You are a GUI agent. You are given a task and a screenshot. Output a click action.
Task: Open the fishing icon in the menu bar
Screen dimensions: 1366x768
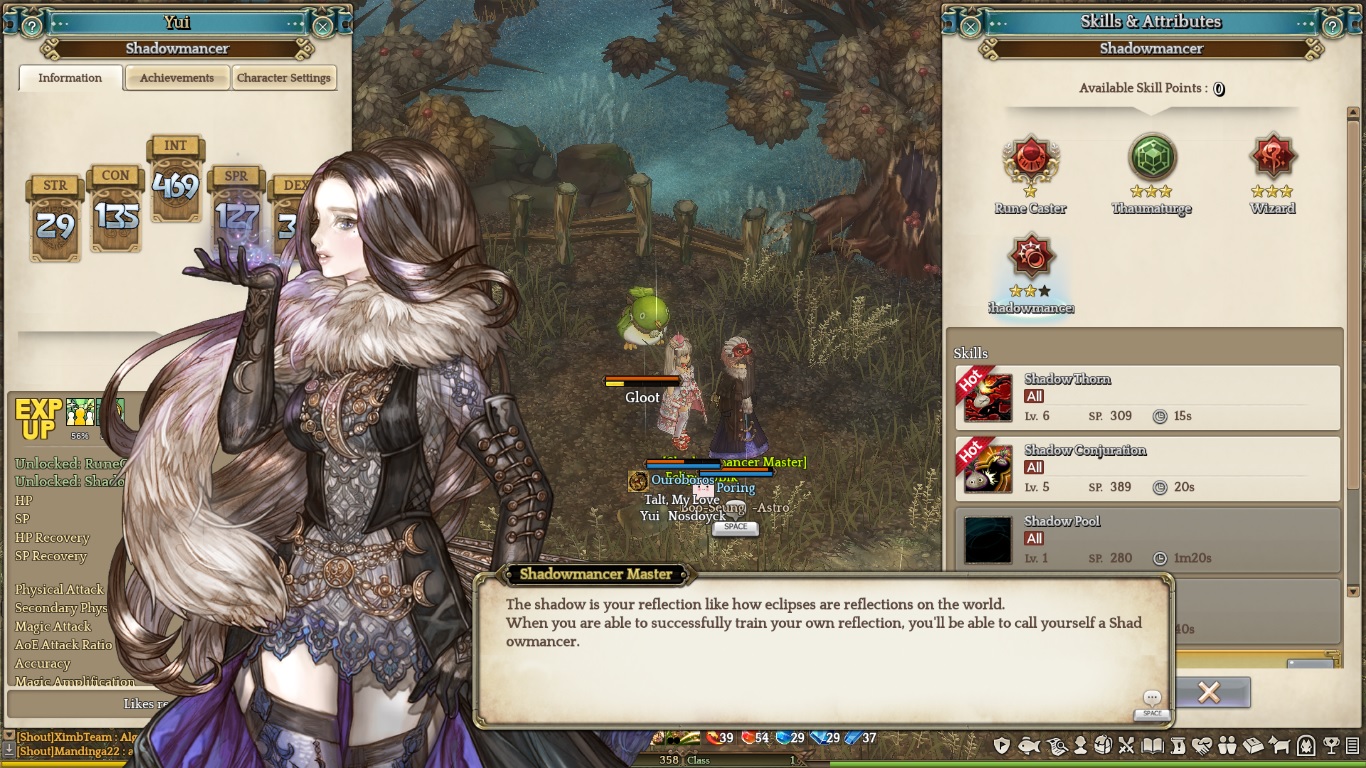(x=1027, y=746)
